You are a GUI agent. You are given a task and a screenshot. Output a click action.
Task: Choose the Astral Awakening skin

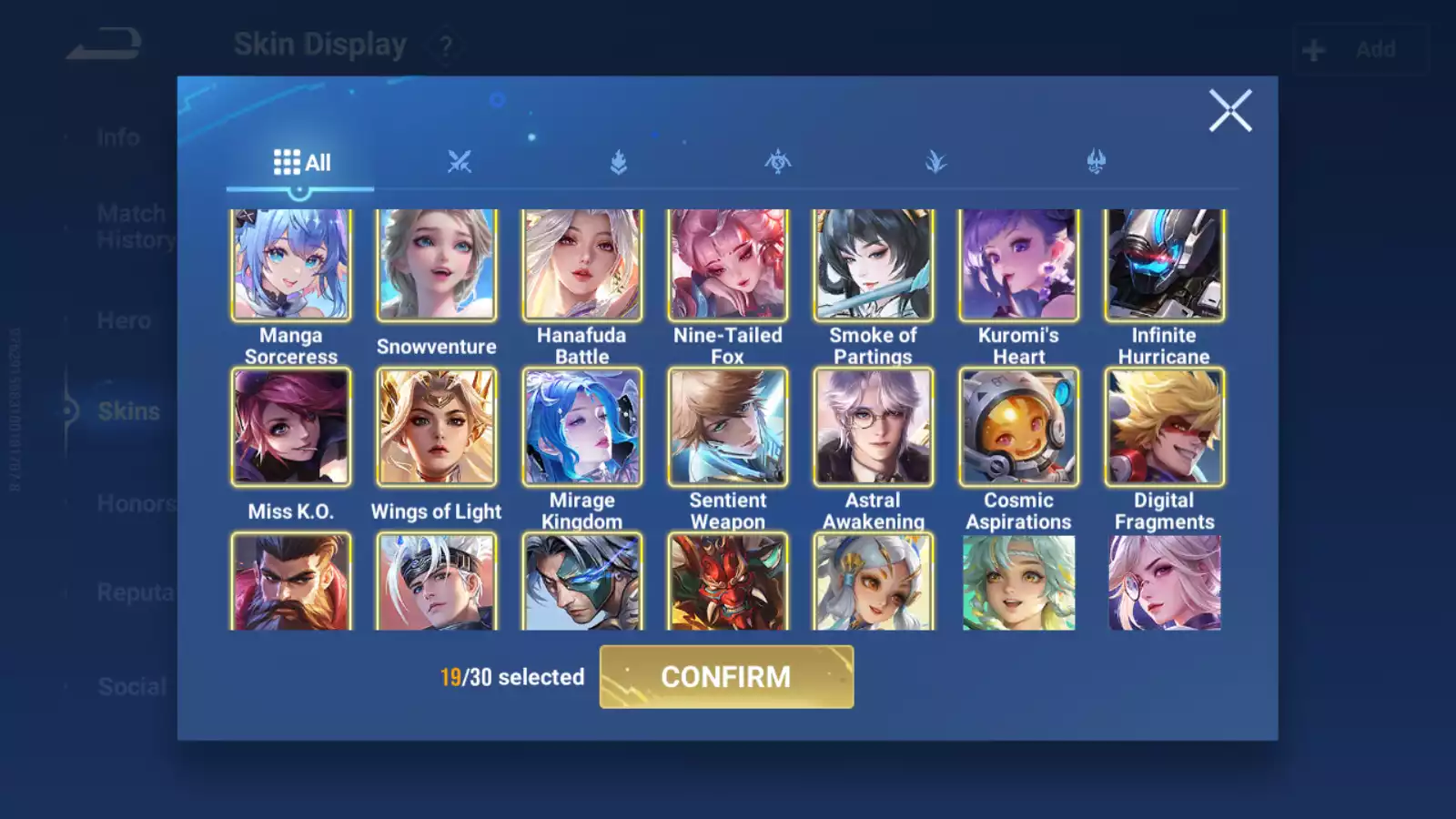[x=874, y=427]
